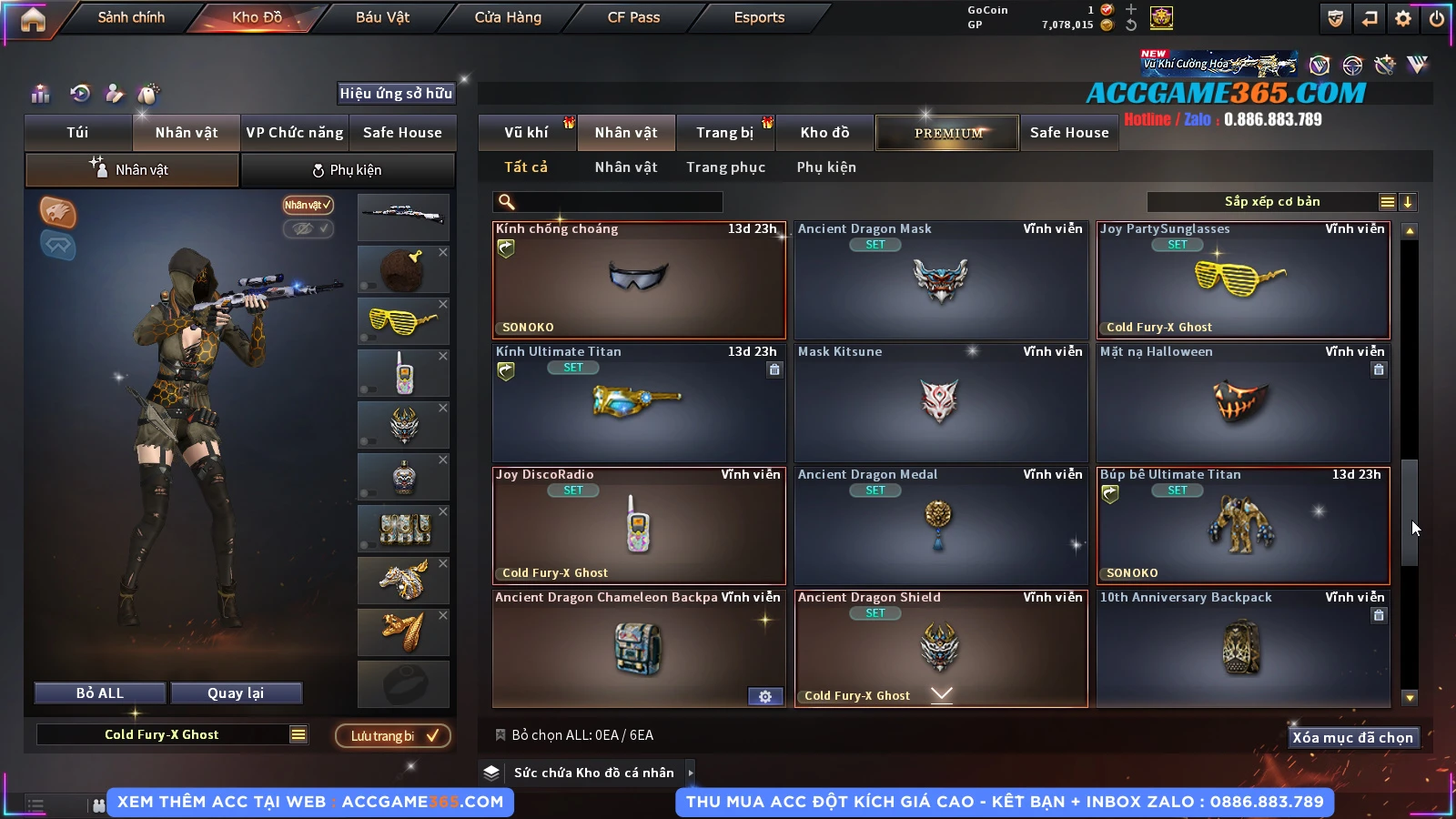The width and height of the screenshot is (1456, 819).
Task: Save loadout with Lưu trang bị
Action: tap(393, 736)
